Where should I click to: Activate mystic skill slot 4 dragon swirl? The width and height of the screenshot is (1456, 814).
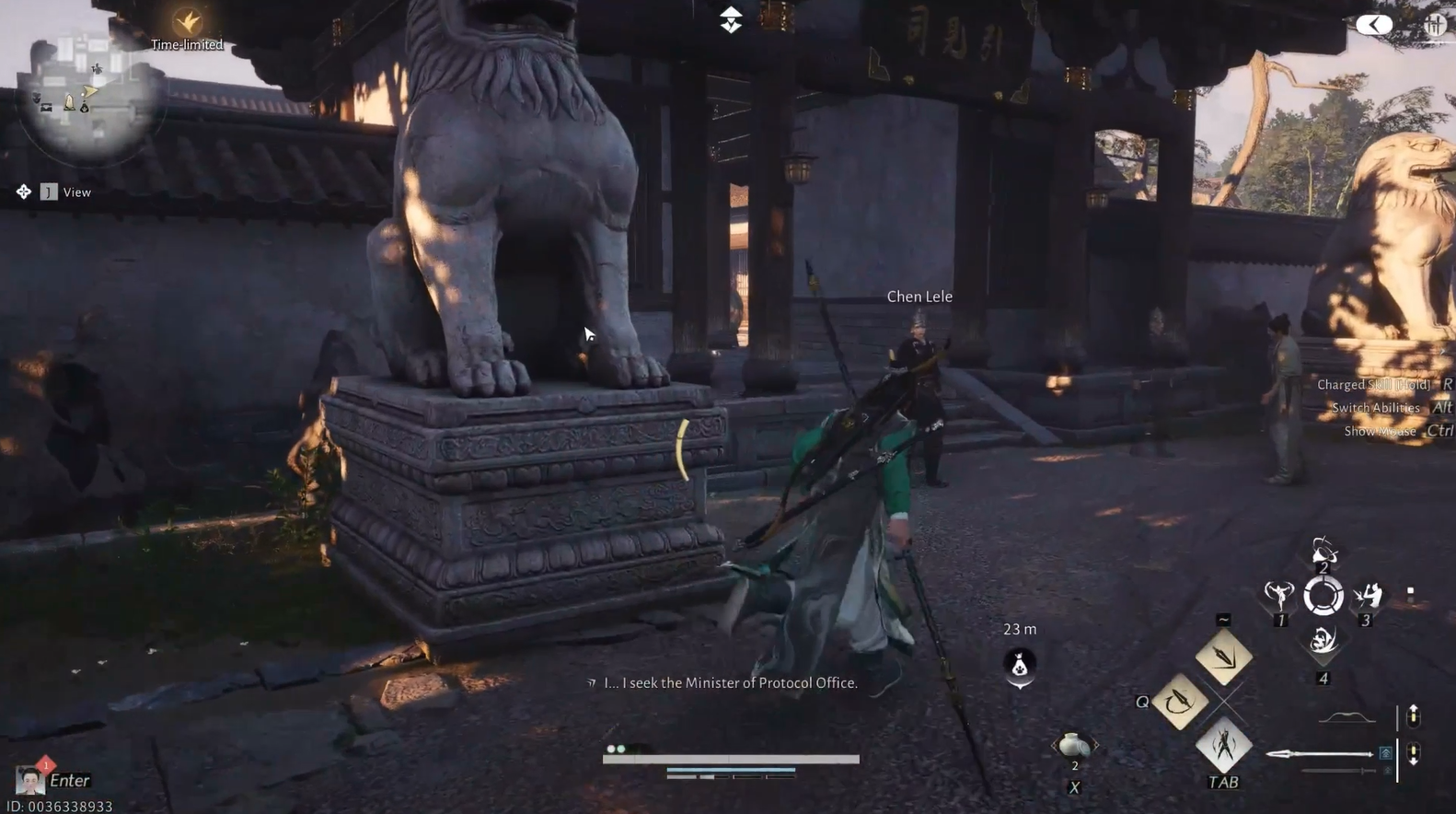1323,641
